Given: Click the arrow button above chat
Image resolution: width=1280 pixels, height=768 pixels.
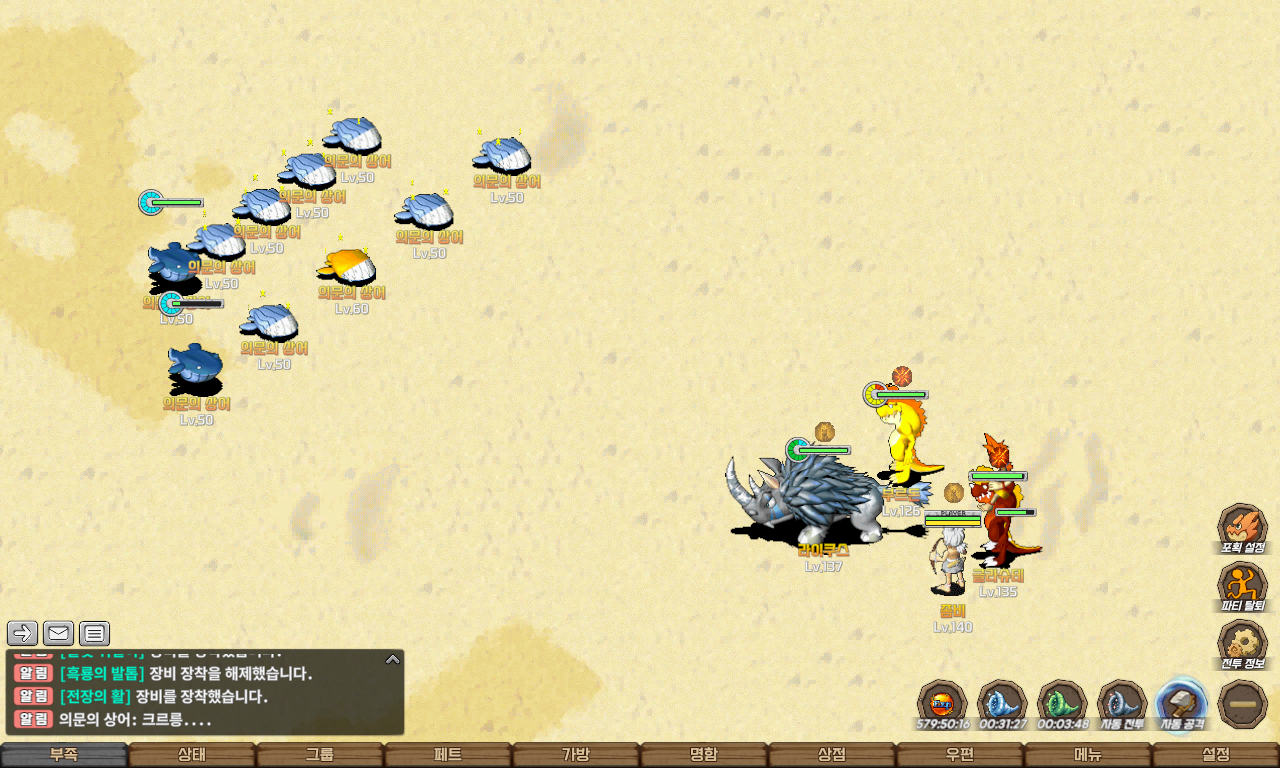Looking at the screenshot, I should pyautogui.click(x=23, y=633).
